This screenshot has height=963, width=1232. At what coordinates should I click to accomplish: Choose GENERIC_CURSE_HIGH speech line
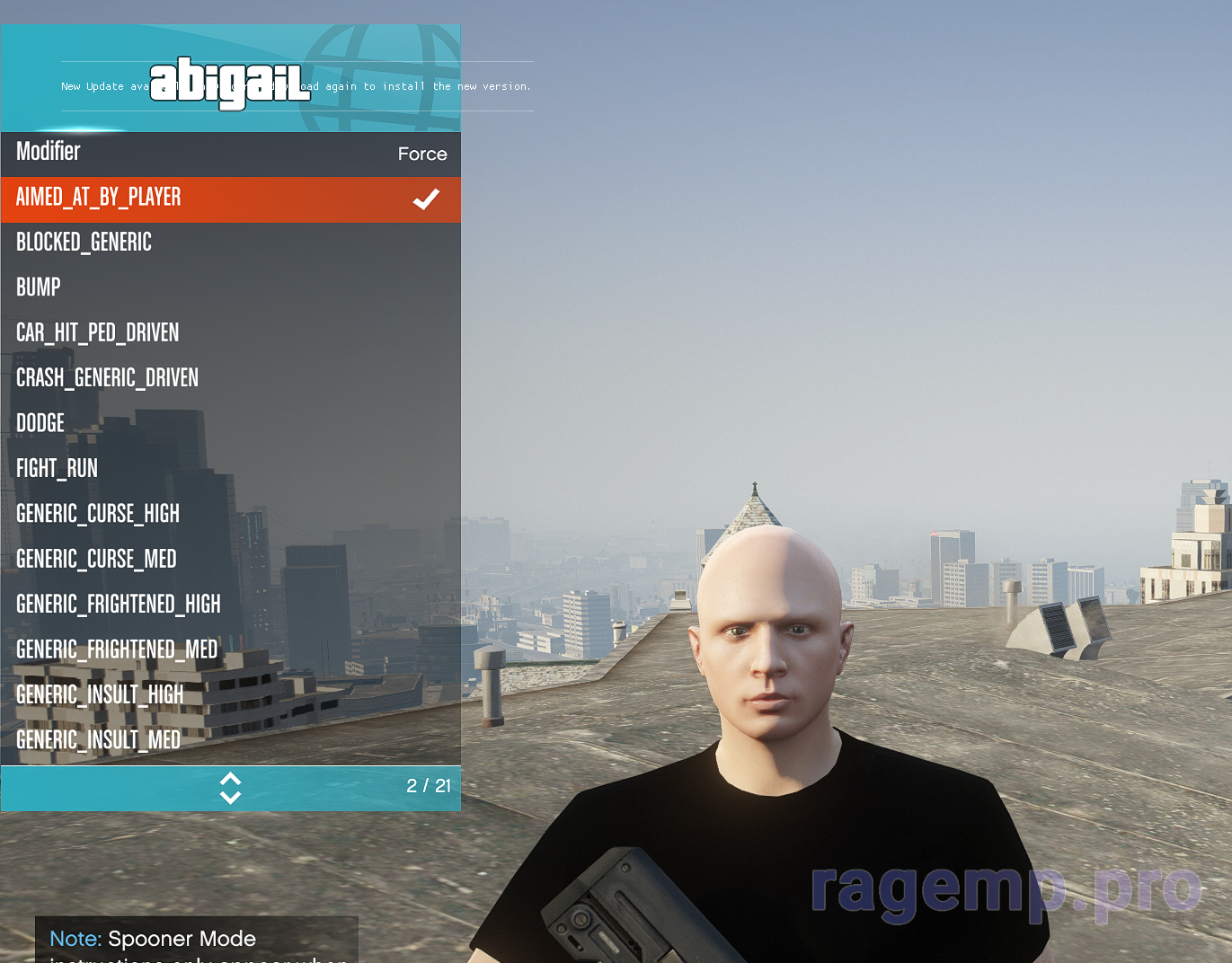[x=230, y=515]
